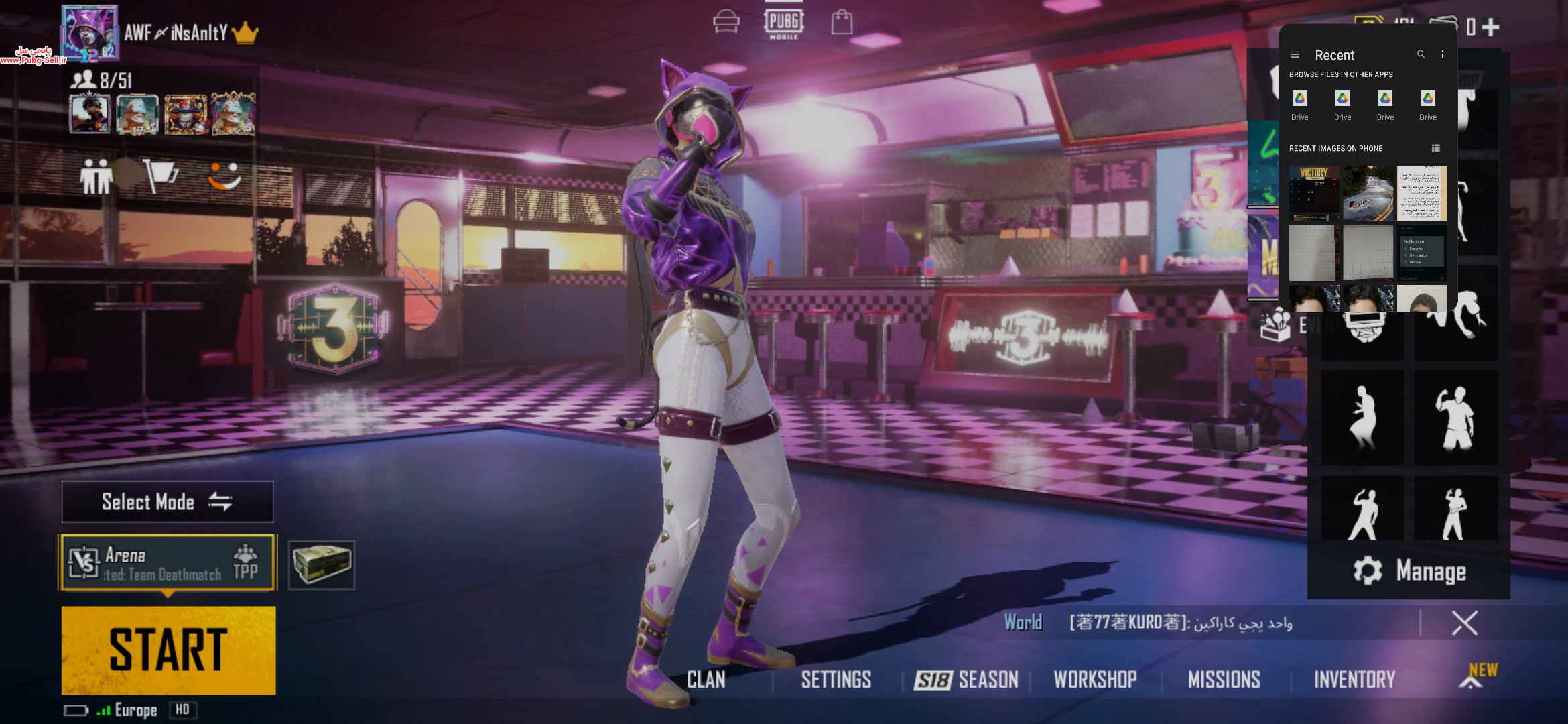Open the INVENTORY
The width and height of the screenshot is (1568, 724).
[x=1354, y=680]
